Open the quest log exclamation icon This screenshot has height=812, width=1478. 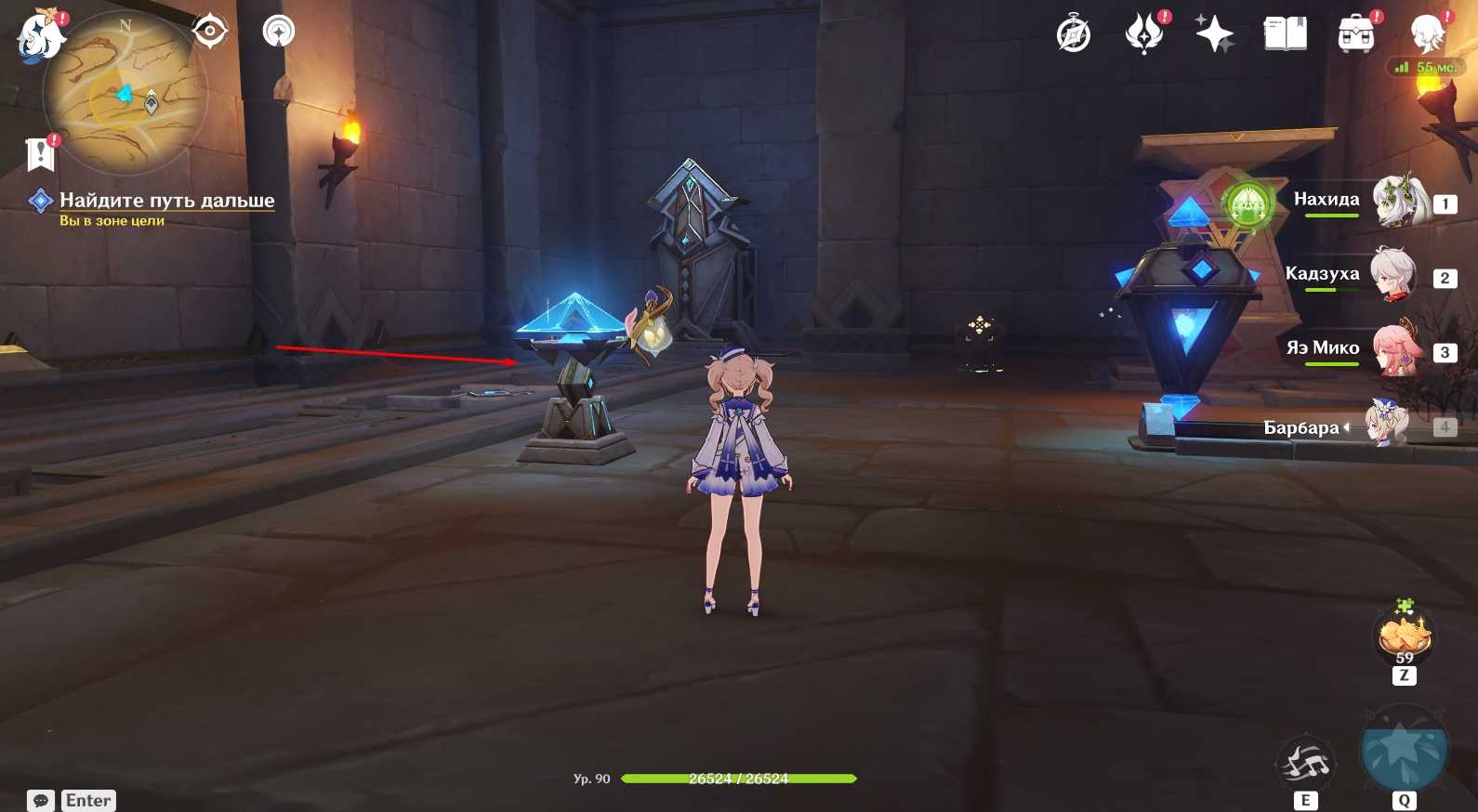41,154
